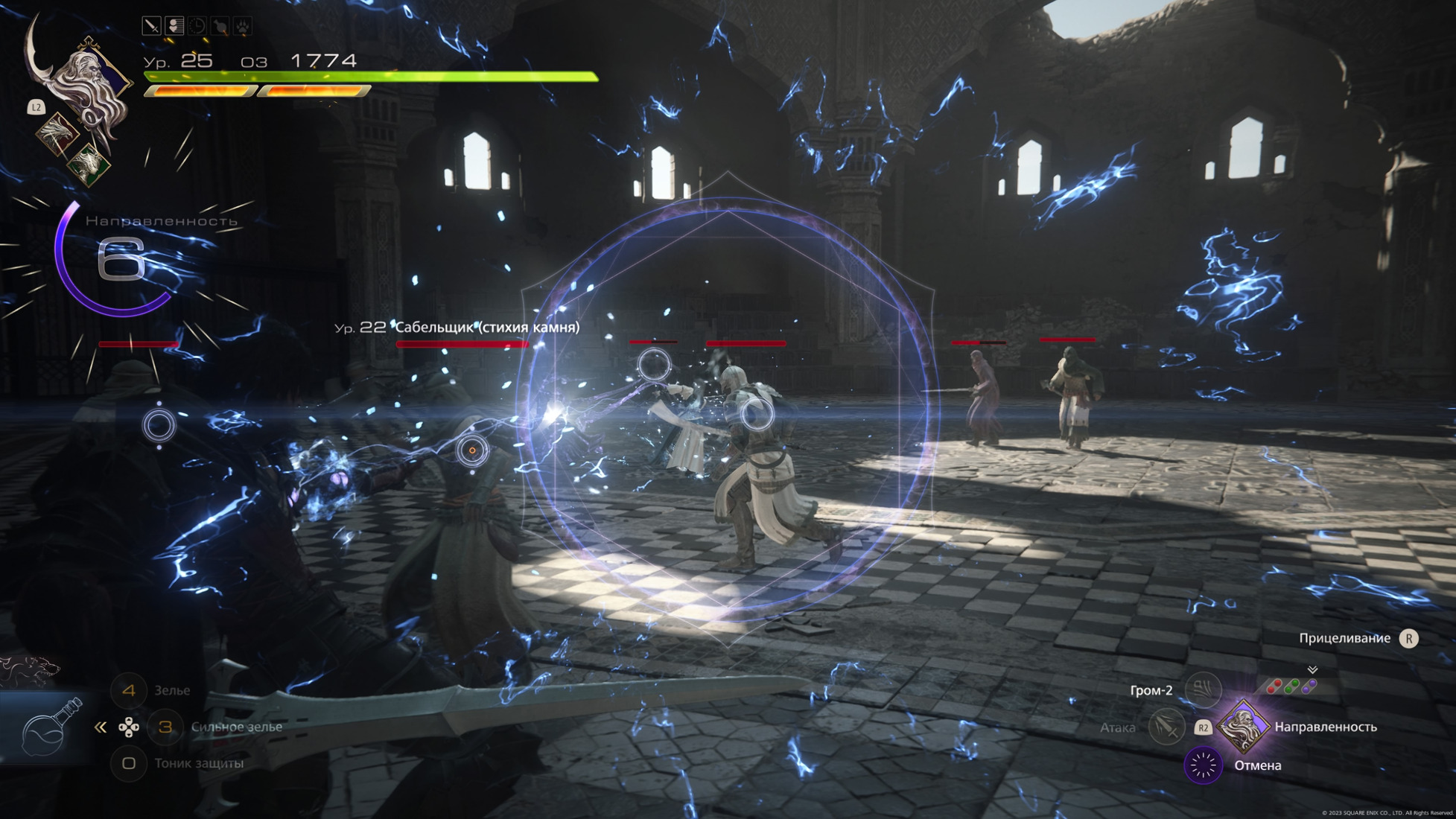Click the purple Отмена cancel icon
The width and height of the screenshot is (1456, 819).
1203,765
